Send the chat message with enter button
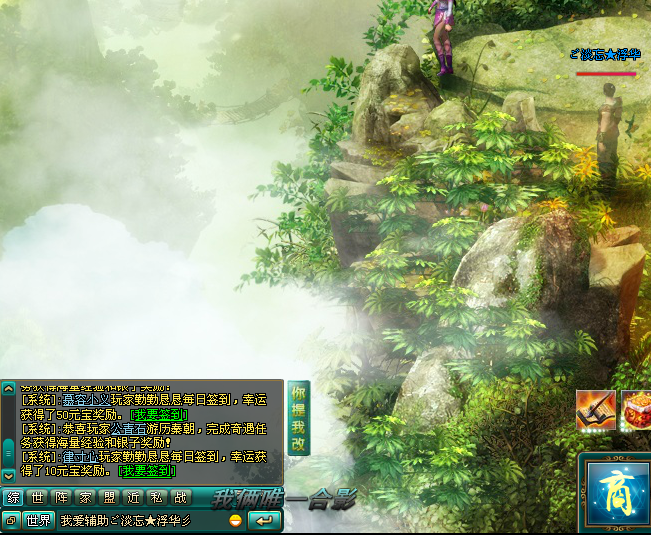The width and height of the screenshot is (651, 535). coord(264,520)
